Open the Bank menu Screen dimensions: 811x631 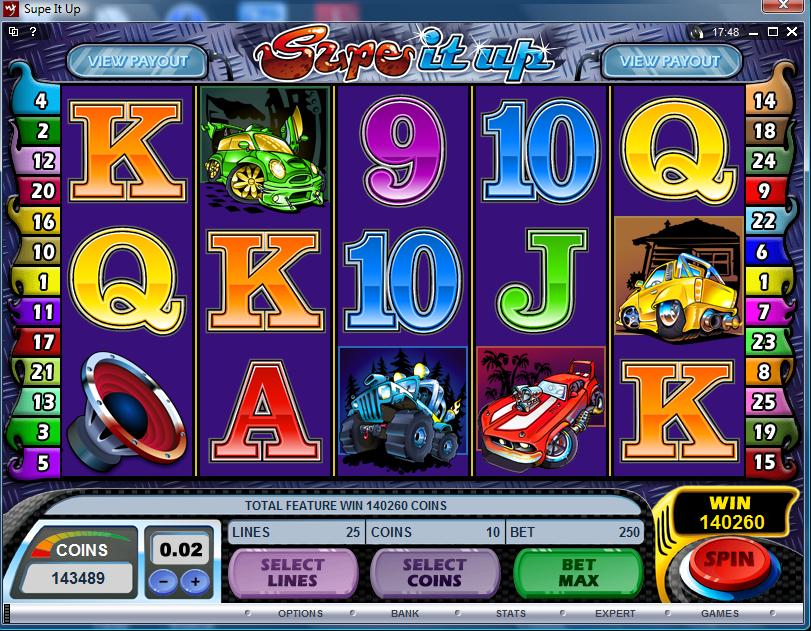coord(405,613)
